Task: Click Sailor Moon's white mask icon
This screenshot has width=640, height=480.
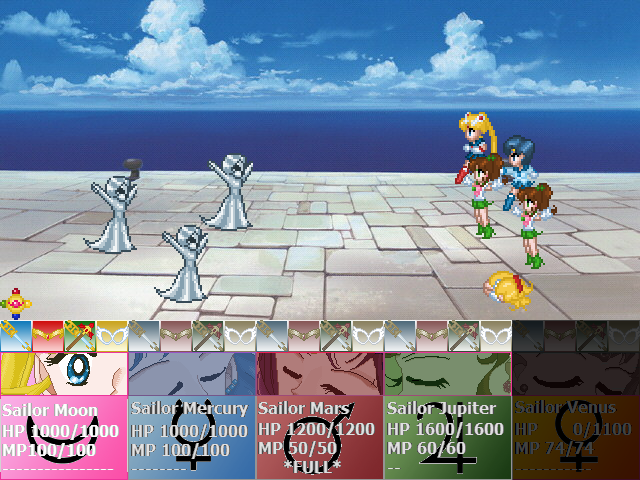Action: (112, 336)
